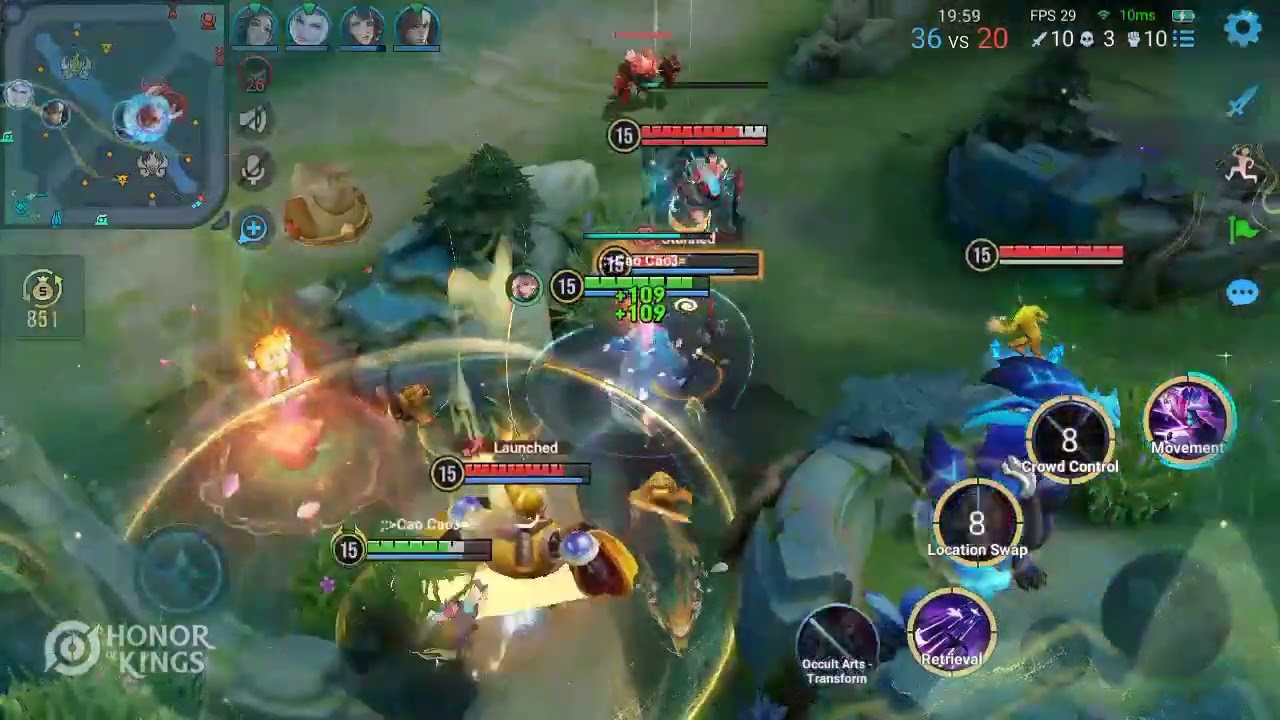Tap the virtual movement joystick
This screenshot has height=720, width=1280.
point(181,570)
